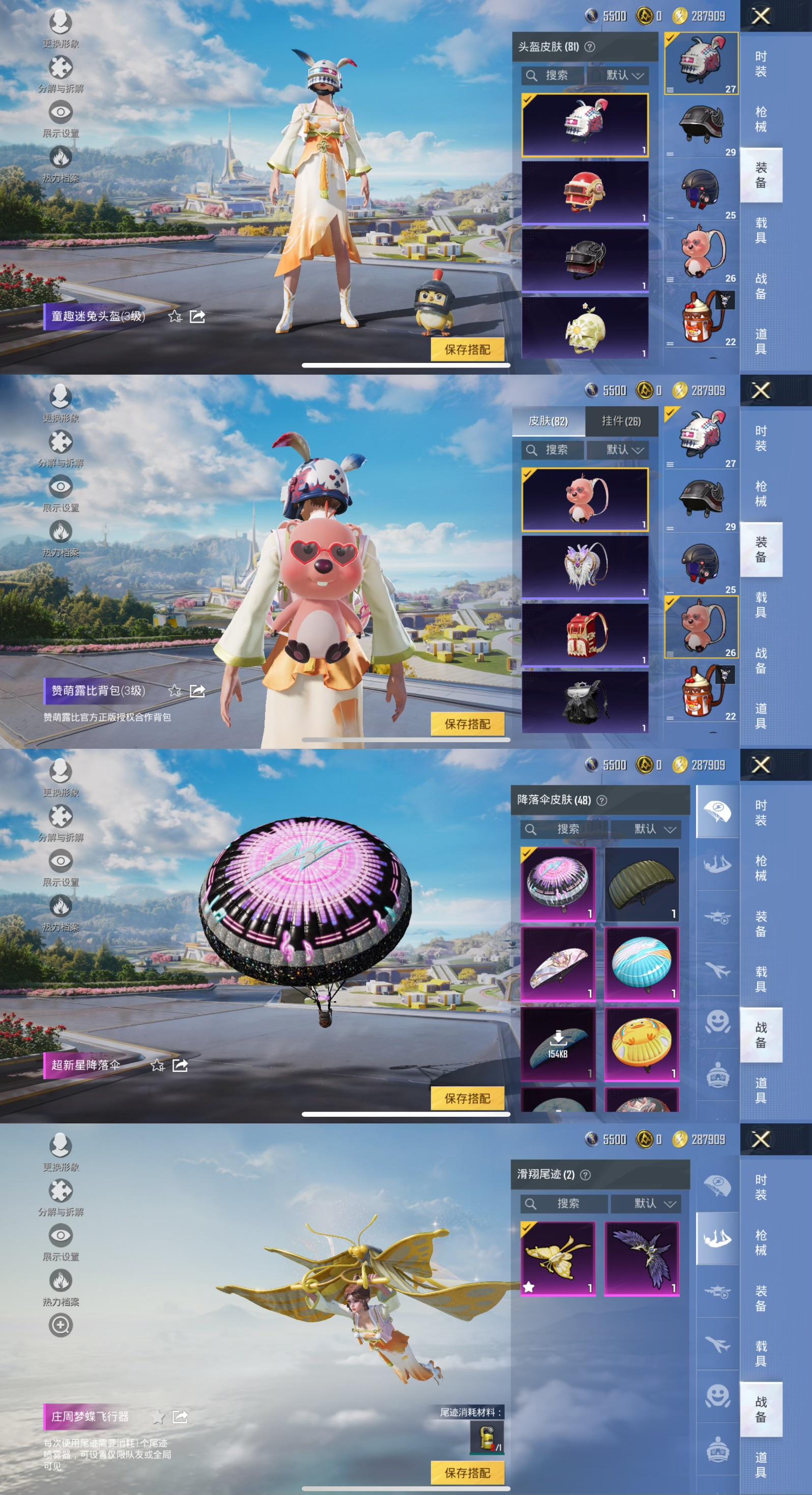Choose the red goggles helmet skin
Screen dimensions: 812x1495
[x=585, y=192]
